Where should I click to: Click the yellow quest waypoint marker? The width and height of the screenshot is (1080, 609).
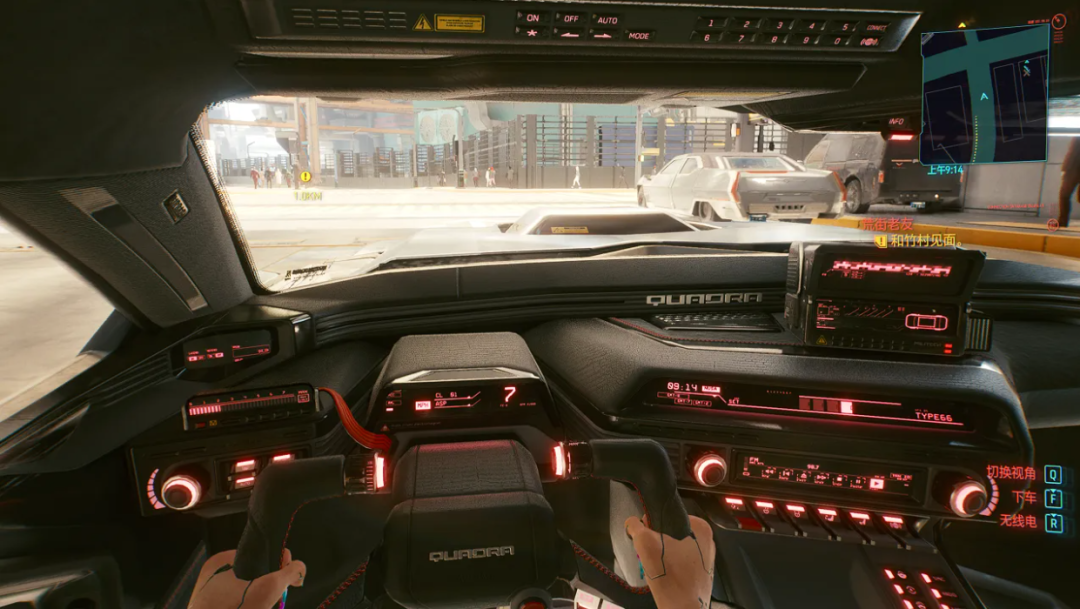click(x=305, y=177)
